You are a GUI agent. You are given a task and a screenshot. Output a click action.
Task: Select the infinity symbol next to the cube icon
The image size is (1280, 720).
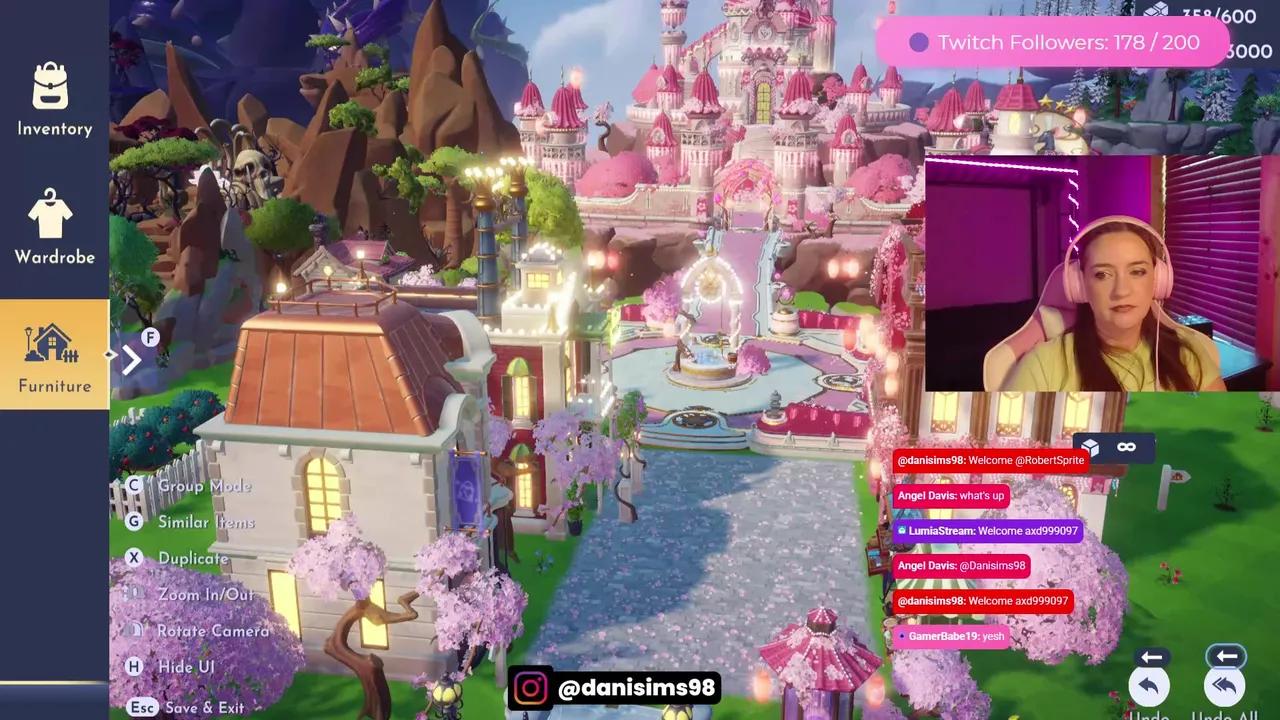(1126, 447)
